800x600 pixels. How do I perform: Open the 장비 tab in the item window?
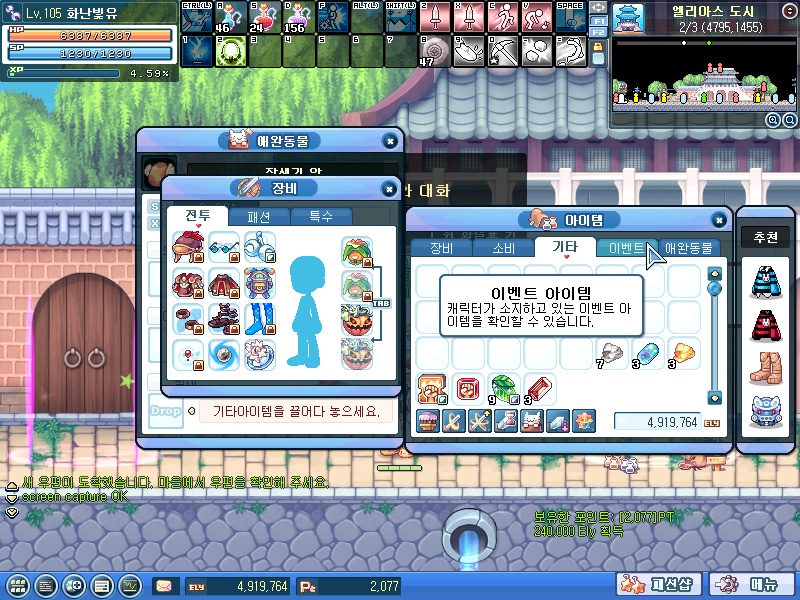[441, 248]
